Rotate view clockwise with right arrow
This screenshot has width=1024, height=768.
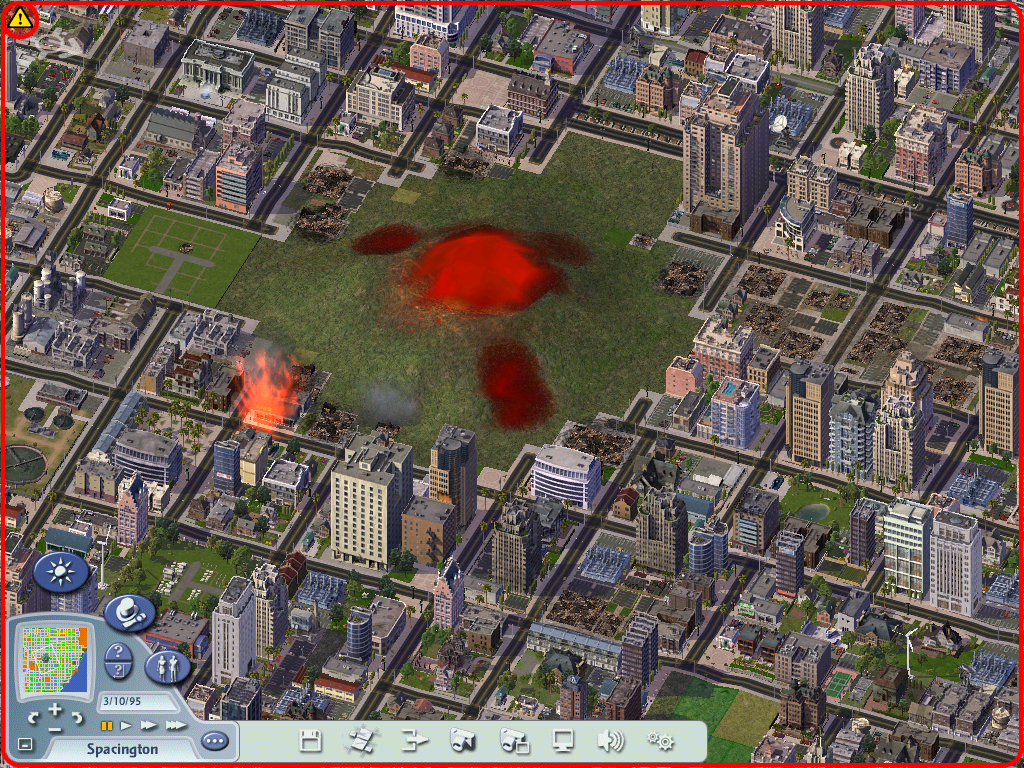click(x=77, y=717)
